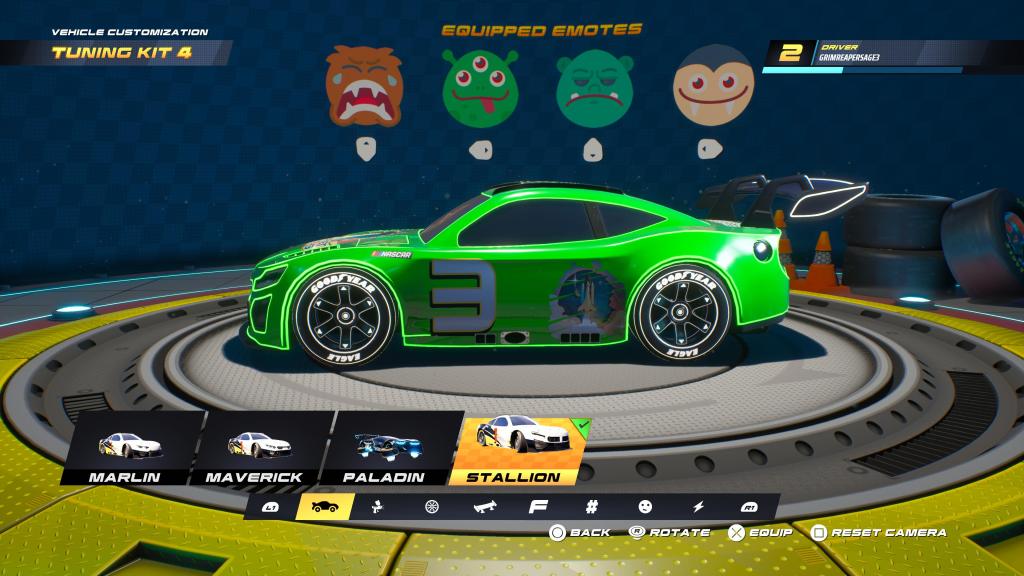
Task: Switch to the letter F font tab
Action: [x=535, y=507]
